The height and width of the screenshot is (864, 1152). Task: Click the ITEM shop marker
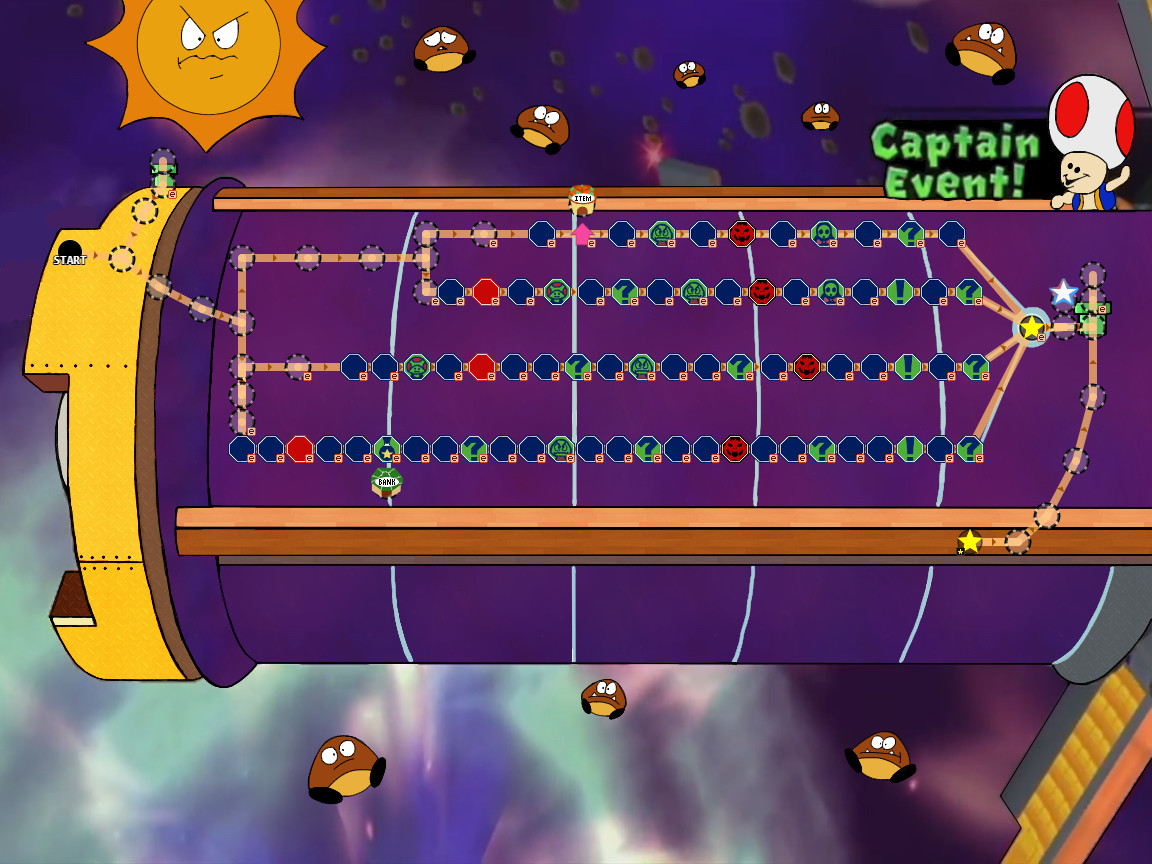click(x=582, y=199)
